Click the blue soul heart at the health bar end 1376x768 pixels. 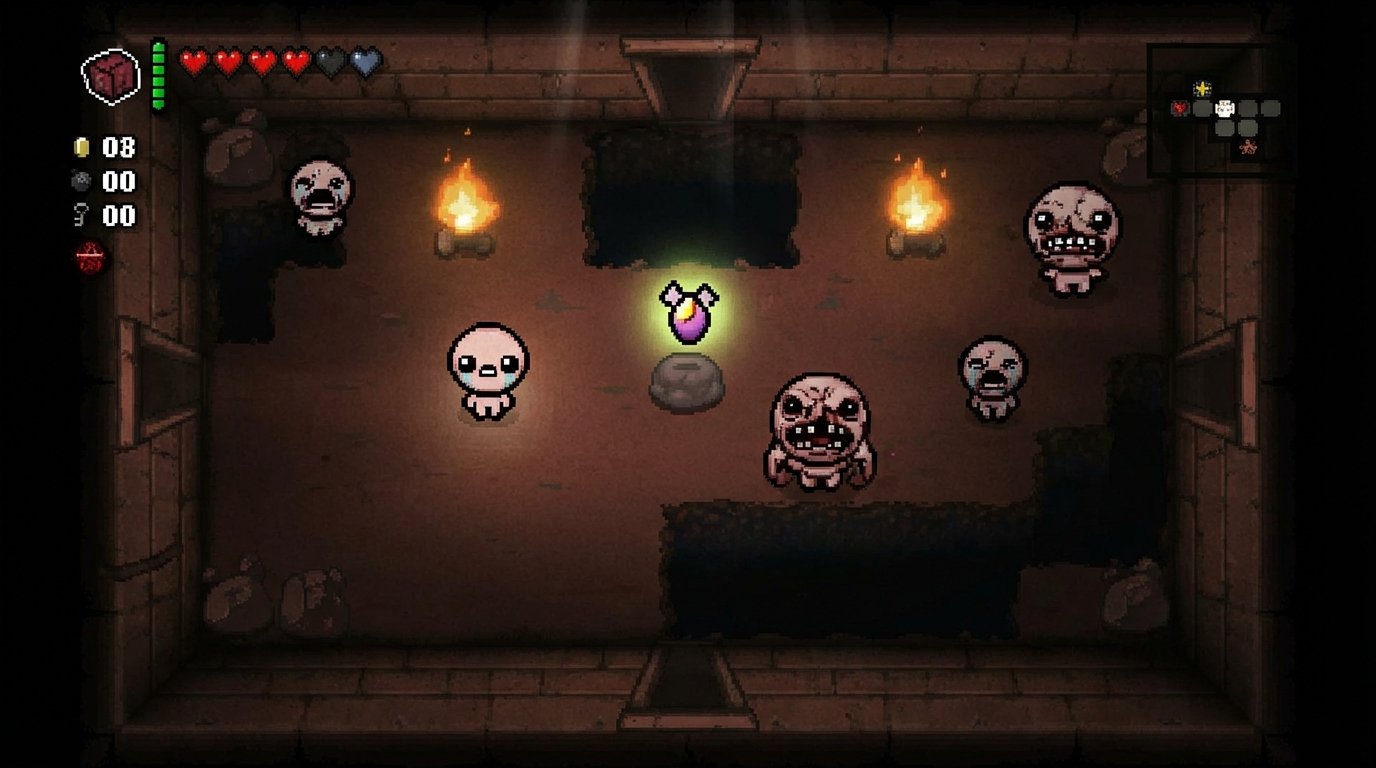(x=362, y=59)
